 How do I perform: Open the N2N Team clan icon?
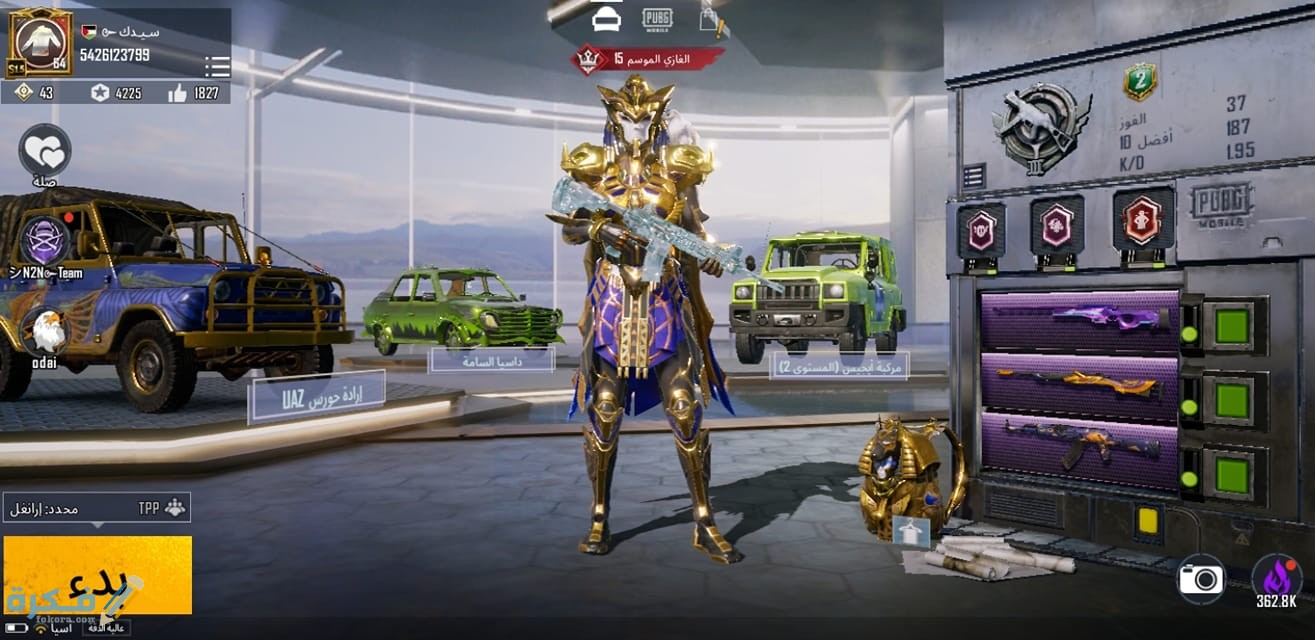coord(46,240)
